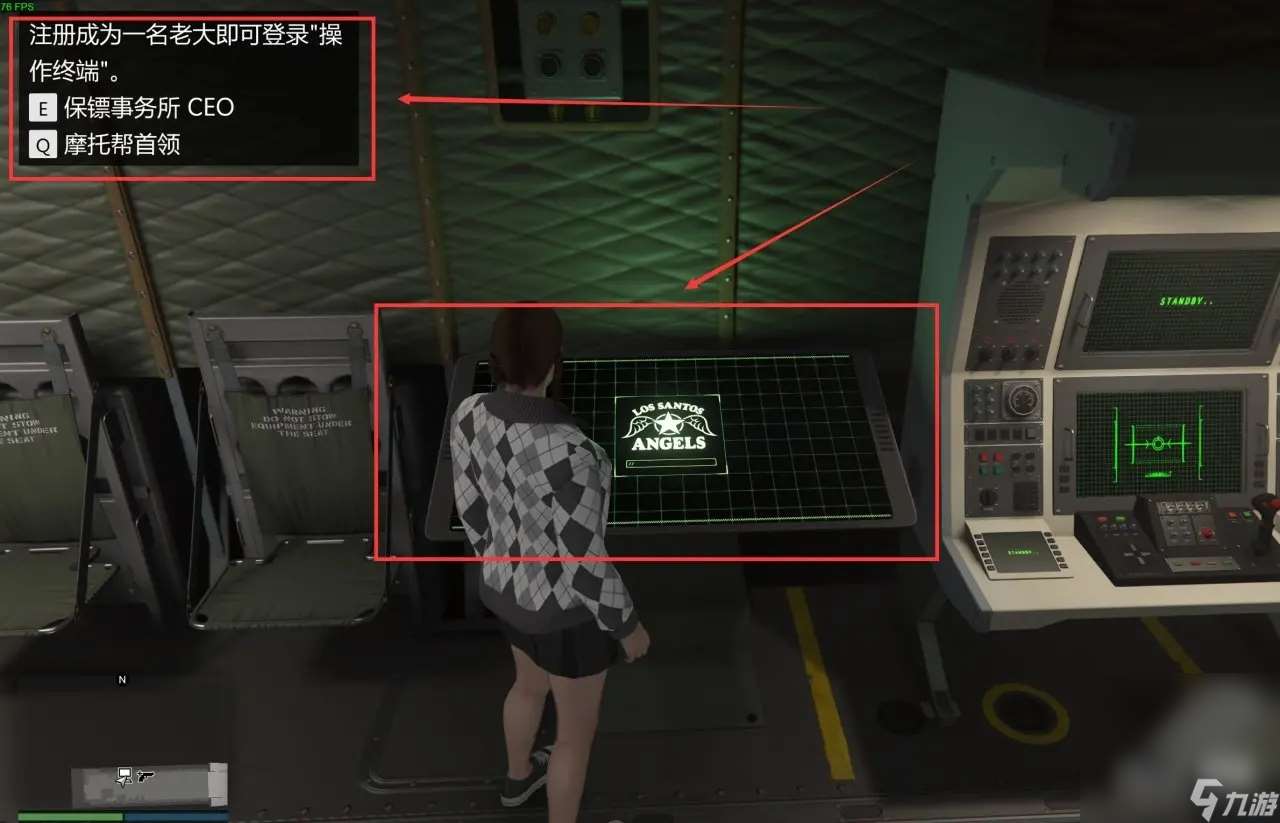Click the clock gauge on the console panel
The height and width of the screenshot is (823, 1280).
[x=1021, y=400]
